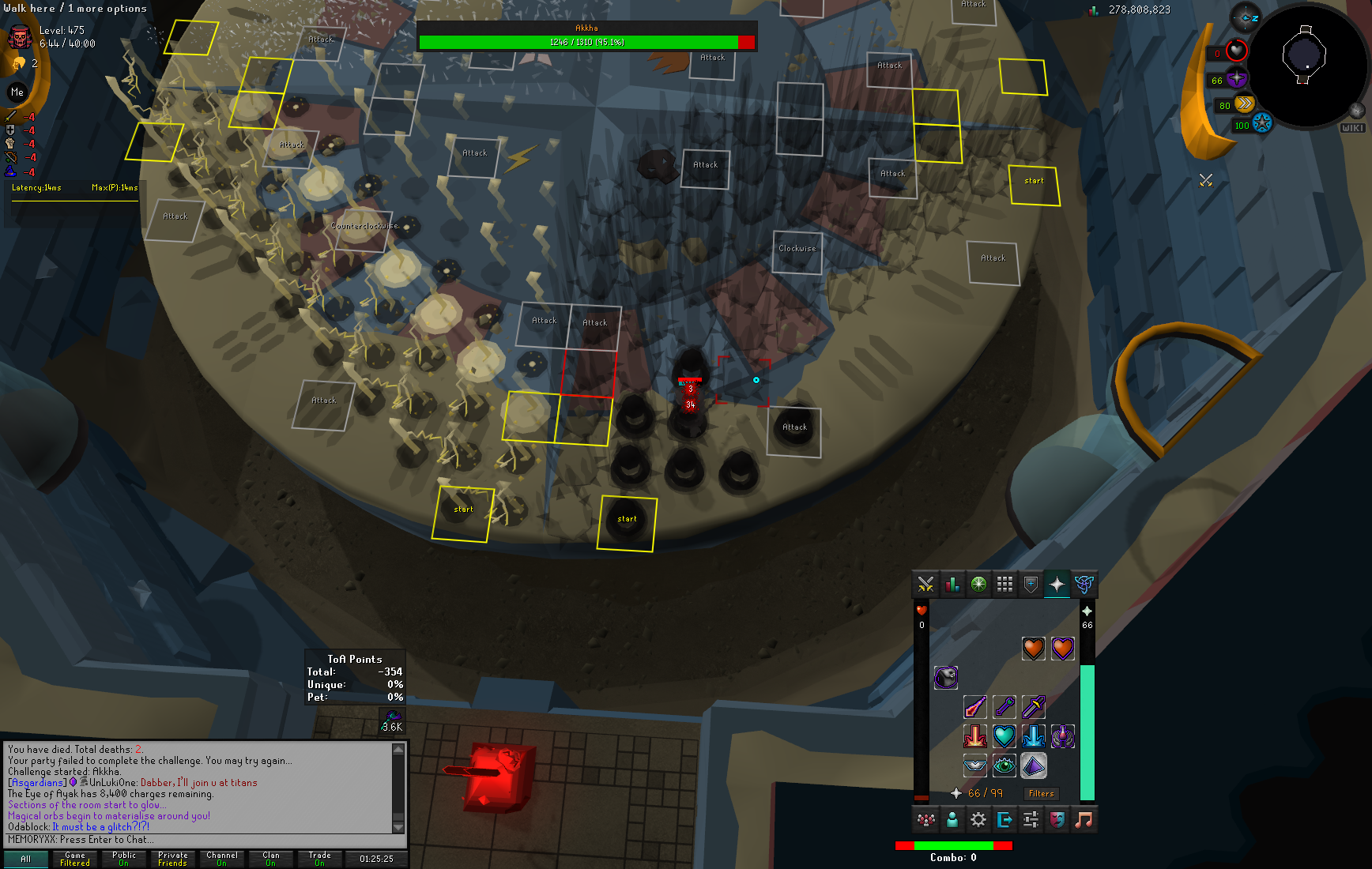Switch to Worn Equipment tab
This screenshot has height=869, width=1372.
pyautogui.click(x=1031, y=585)
